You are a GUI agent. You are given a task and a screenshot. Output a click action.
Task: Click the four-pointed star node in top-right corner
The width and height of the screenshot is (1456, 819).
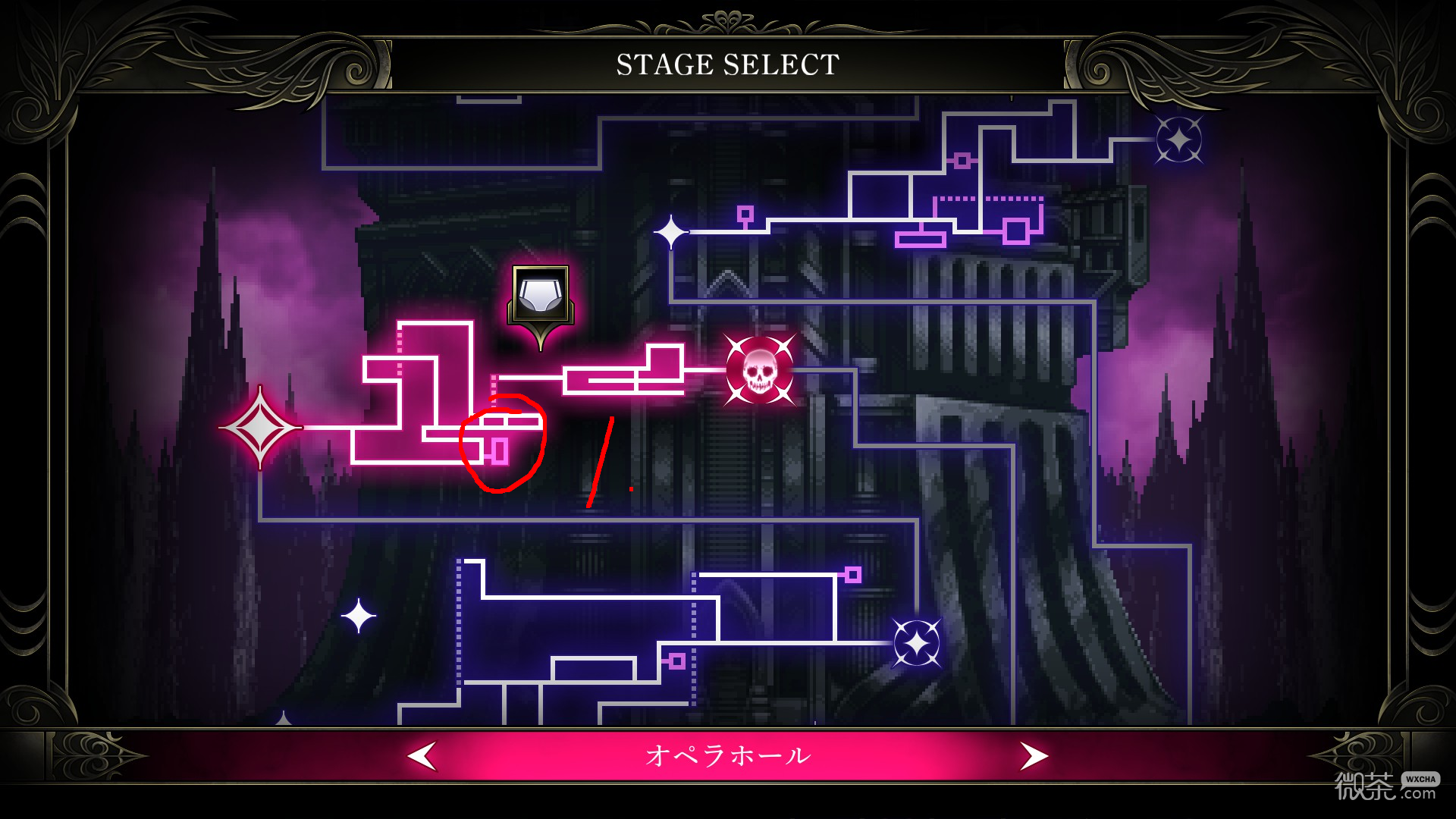[x=1181, y=140]
